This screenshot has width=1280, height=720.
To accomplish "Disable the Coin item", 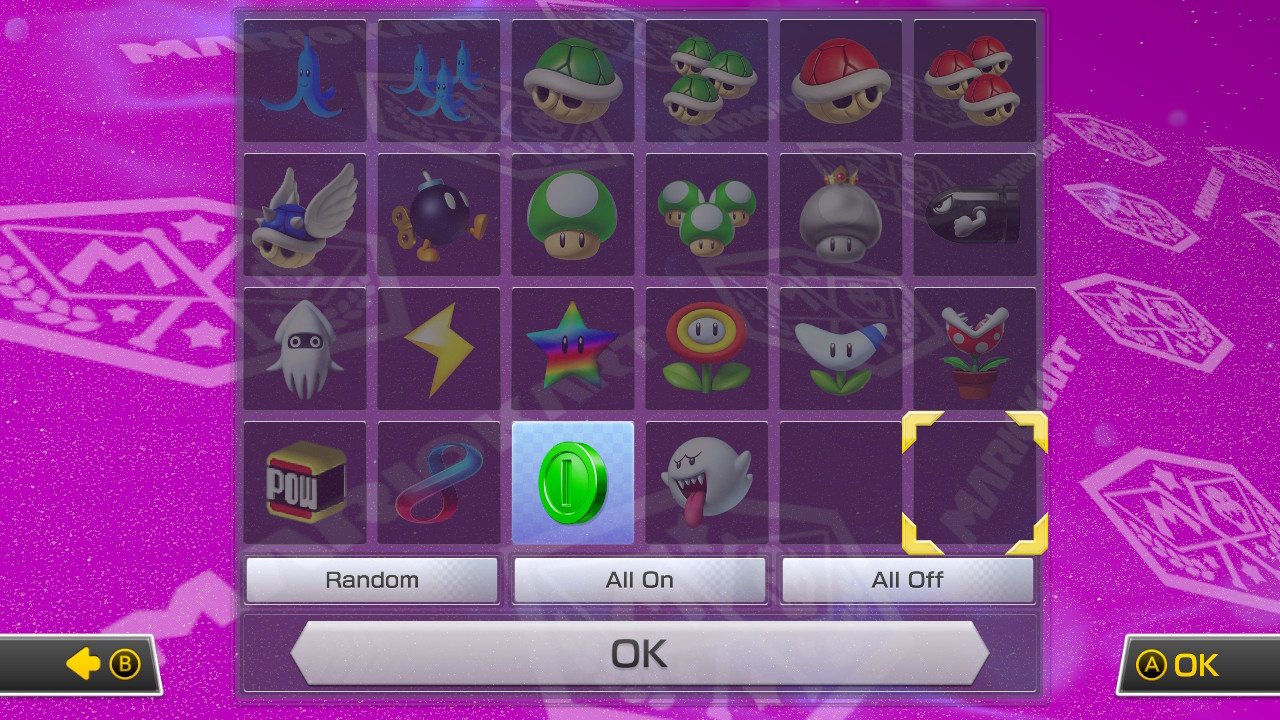I will coord(572,482).
